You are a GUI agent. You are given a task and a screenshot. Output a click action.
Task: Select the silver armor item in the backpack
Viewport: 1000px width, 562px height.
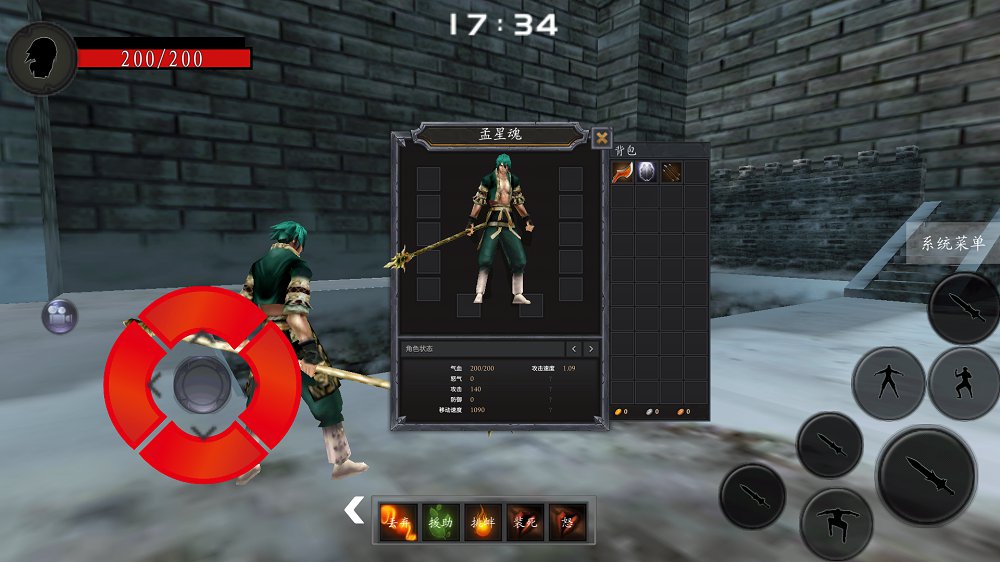click(x=647, y=172)
